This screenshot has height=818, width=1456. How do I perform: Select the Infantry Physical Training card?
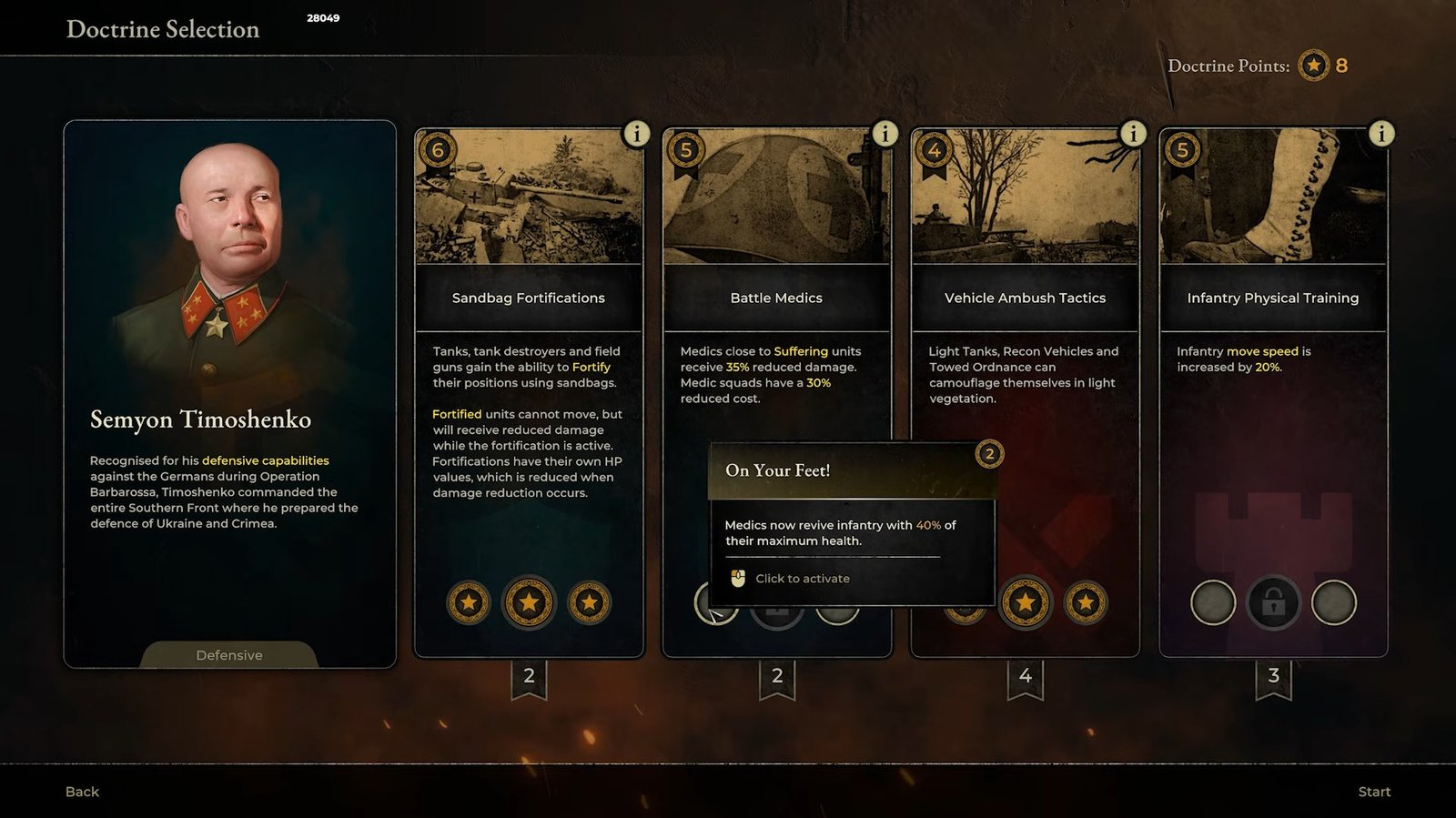[x=1272, y=298]
